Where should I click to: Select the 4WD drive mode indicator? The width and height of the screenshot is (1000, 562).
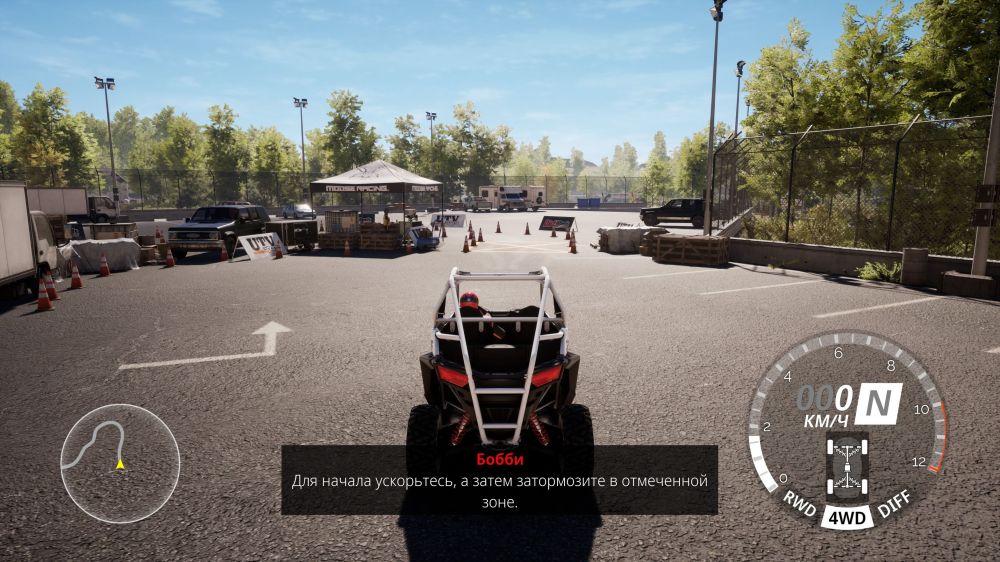(847, 518)
